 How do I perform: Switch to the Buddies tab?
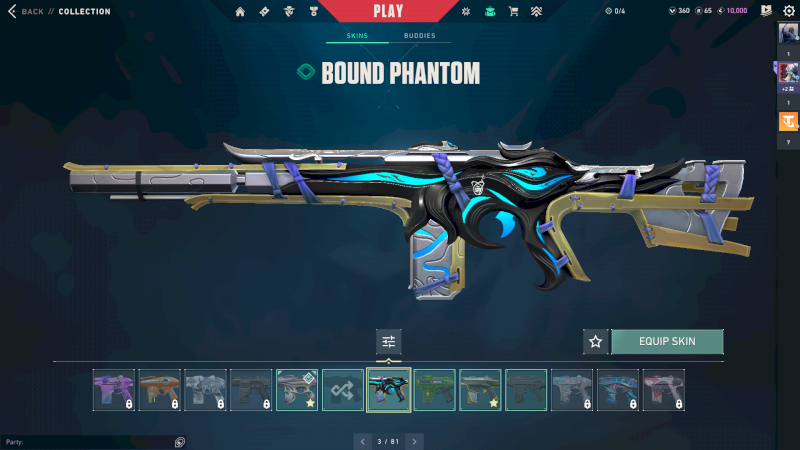[x=419, y=36]
